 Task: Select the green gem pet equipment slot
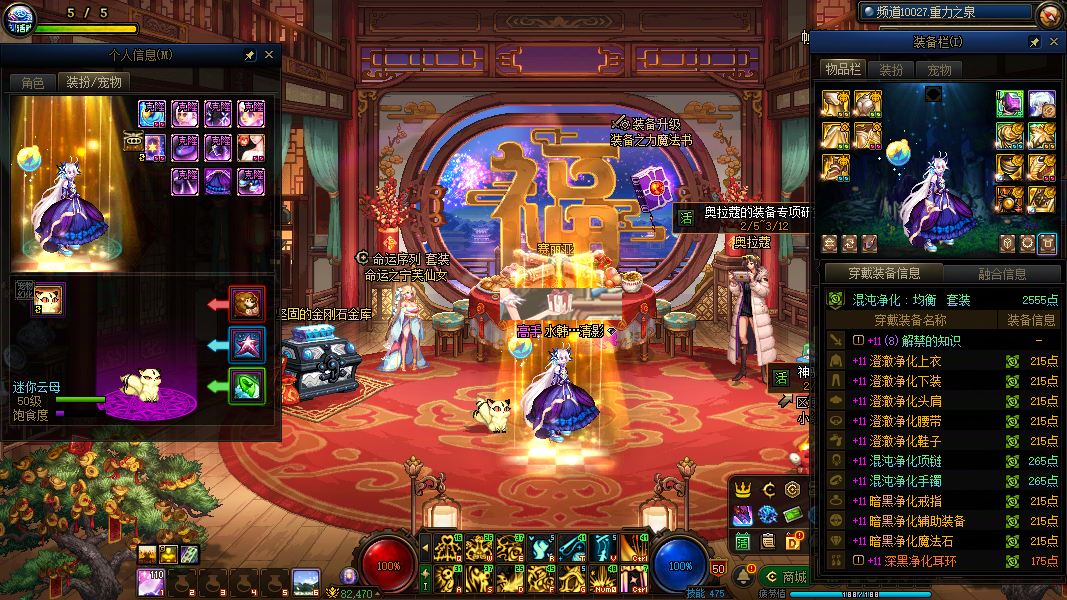point(246,386)
